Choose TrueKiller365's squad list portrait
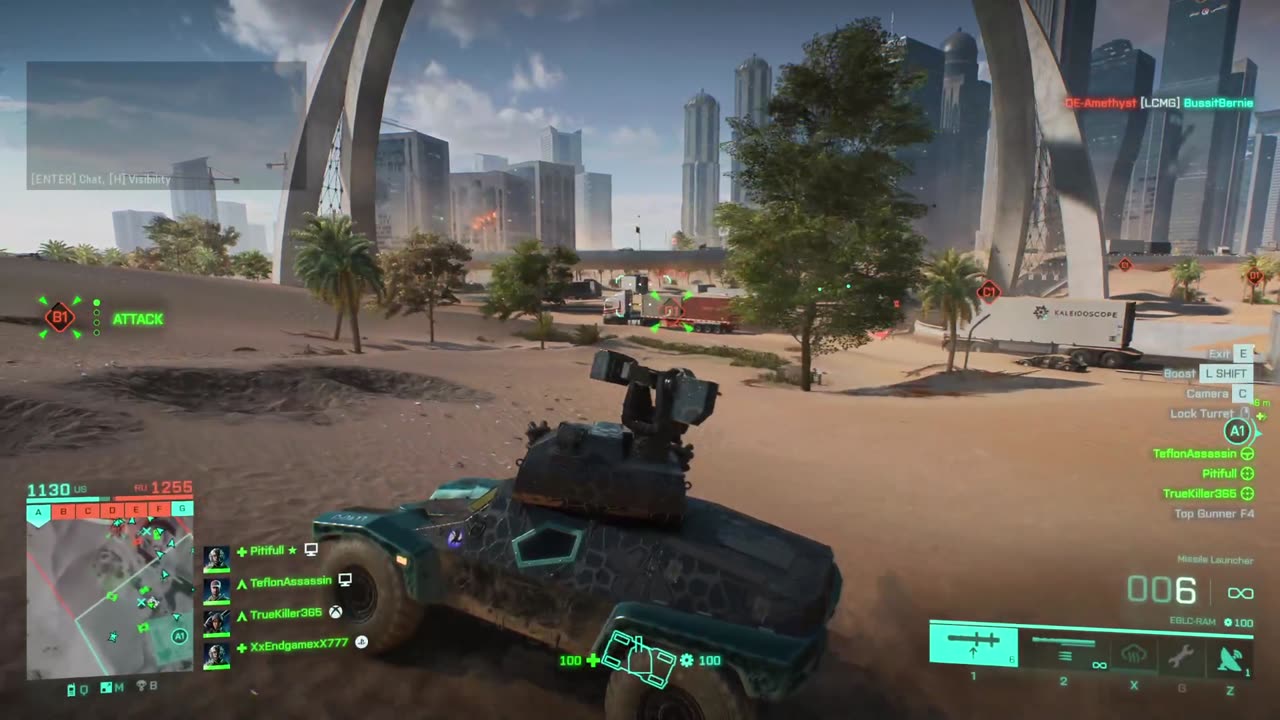The image size is (1280, 720). tap(217, 620)
